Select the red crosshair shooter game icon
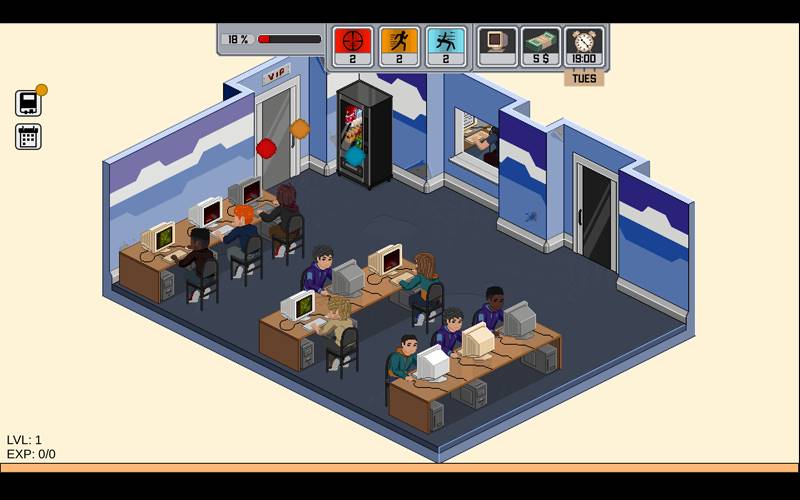 coord(352,46)
